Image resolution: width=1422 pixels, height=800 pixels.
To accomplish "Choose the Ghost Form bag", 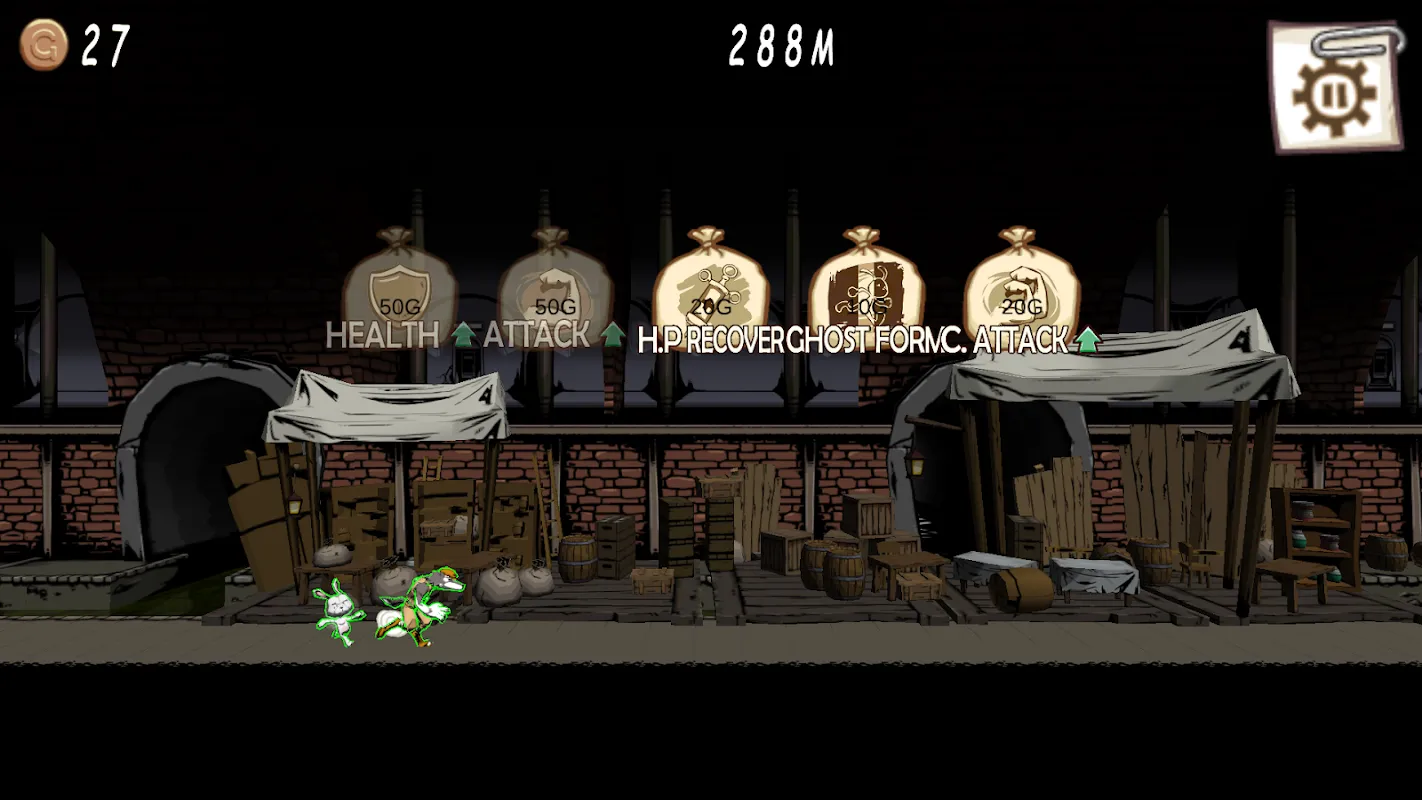I will [865, 285].
